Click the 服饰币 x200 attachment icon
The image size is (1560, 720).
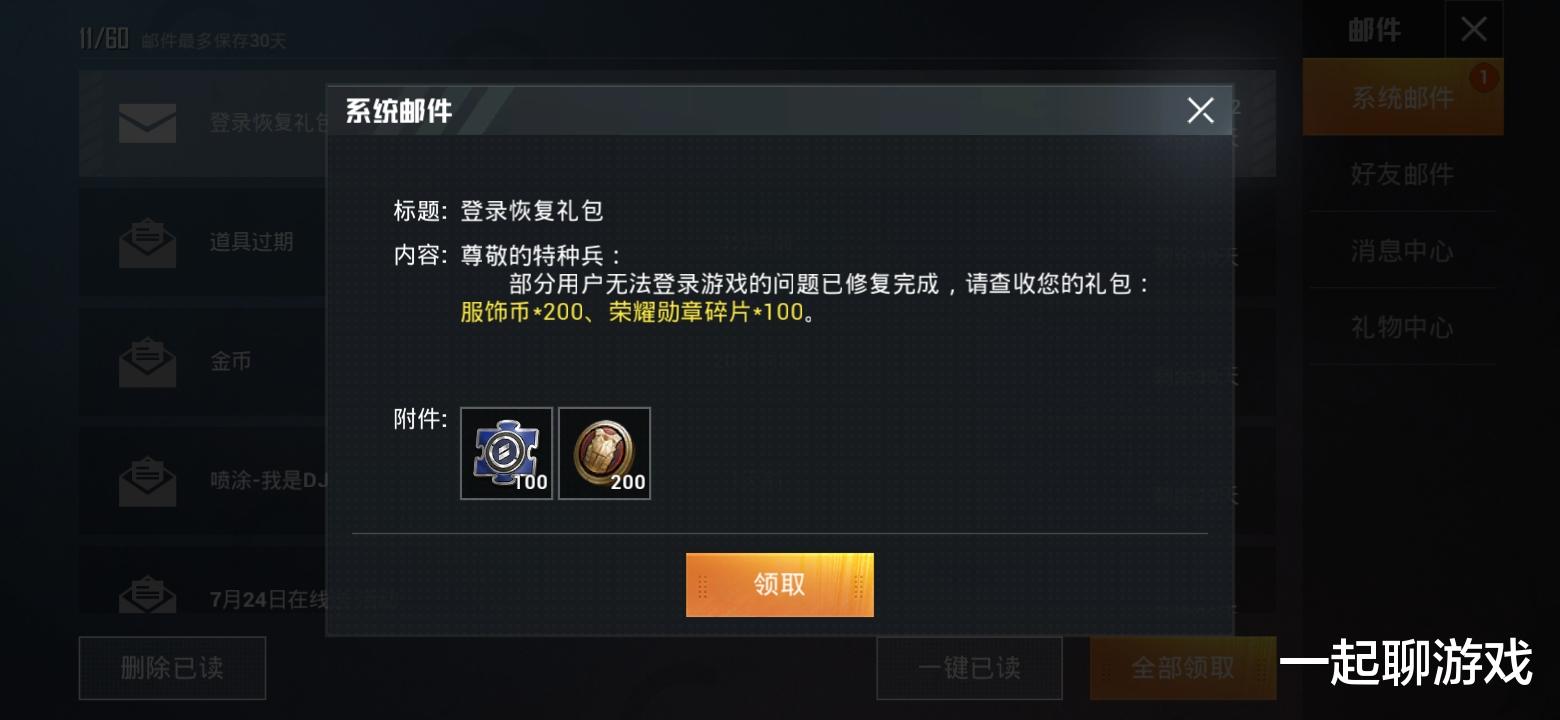[x=605, y=453]
